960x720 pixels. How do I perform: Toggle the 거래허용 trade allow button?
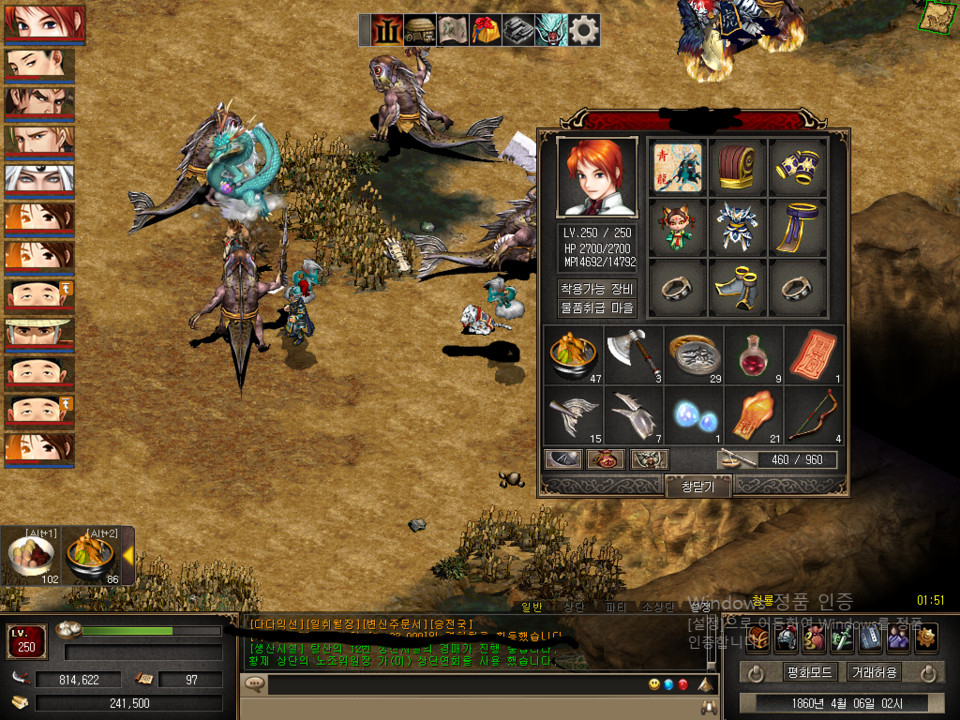tap(873, 672)
